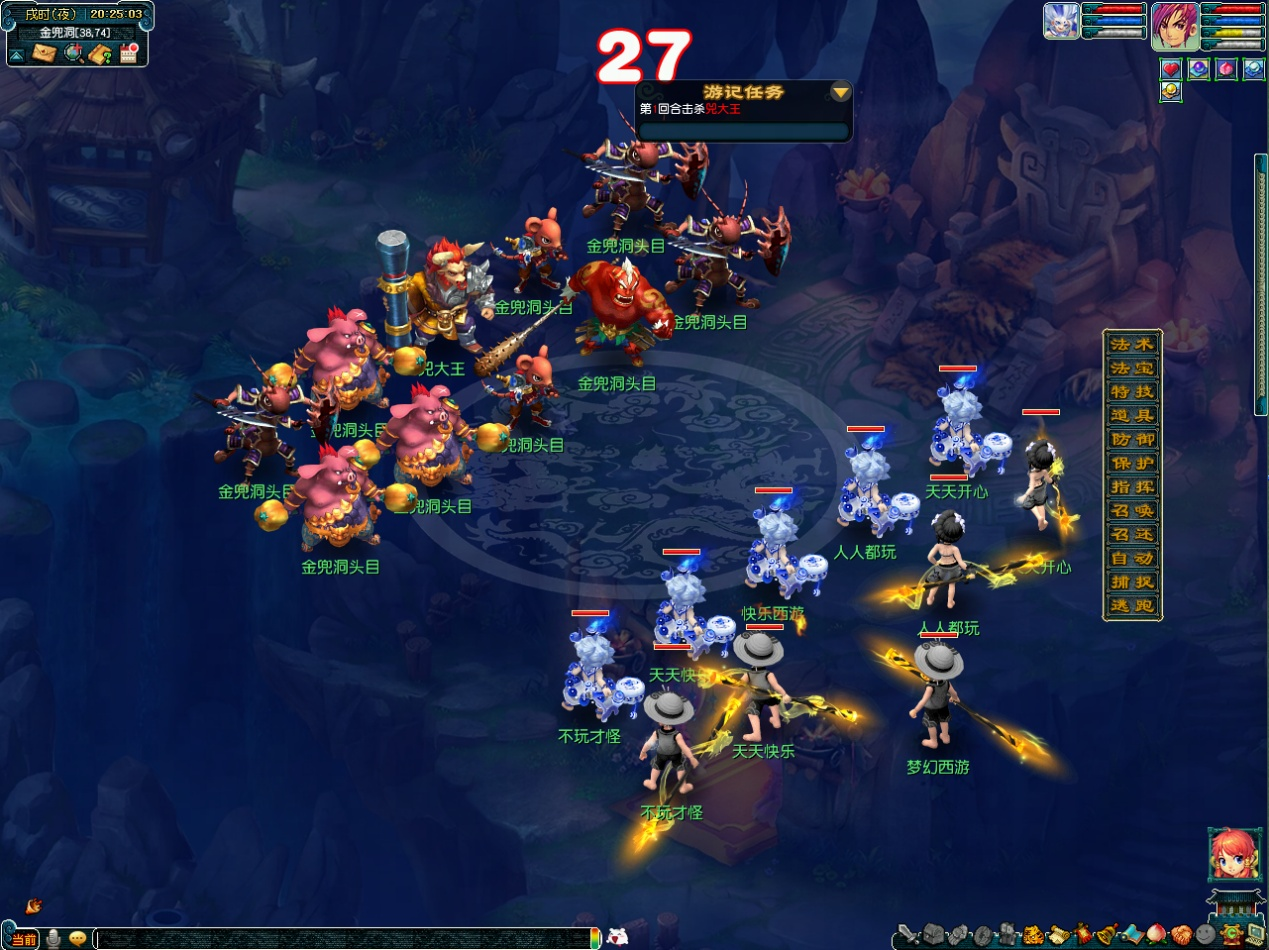Select the 逃跑 (Flee) command
The height and width of the screenshot is (950, 1269).
coord(1132,605)
